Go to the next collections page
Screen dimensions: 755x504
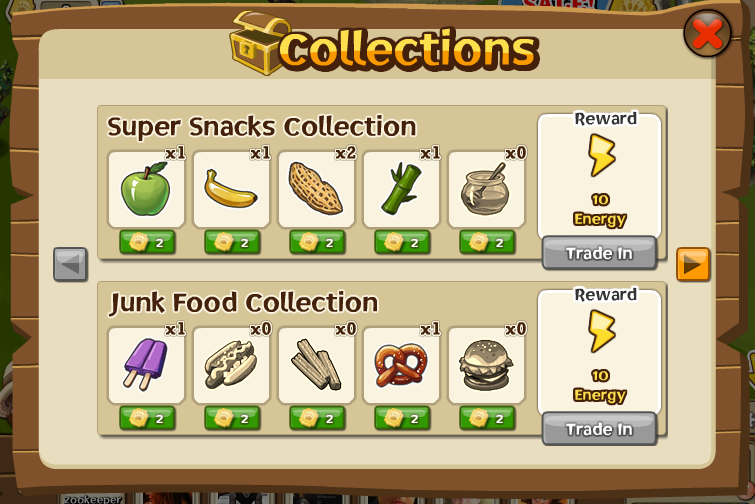(x=693, y=265)
